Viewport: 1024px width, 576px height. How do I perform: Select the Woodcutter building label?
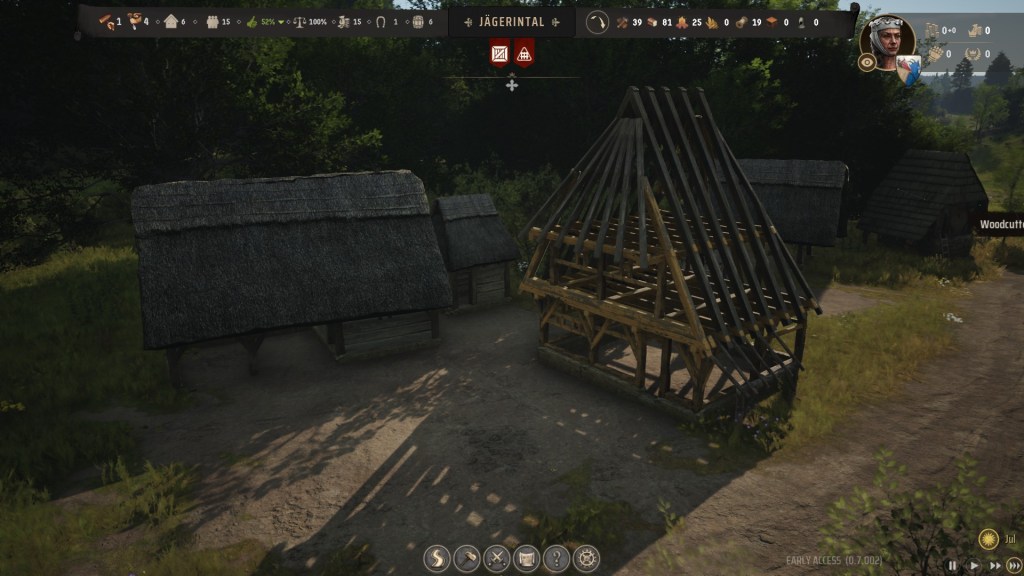coord(1000,225)
